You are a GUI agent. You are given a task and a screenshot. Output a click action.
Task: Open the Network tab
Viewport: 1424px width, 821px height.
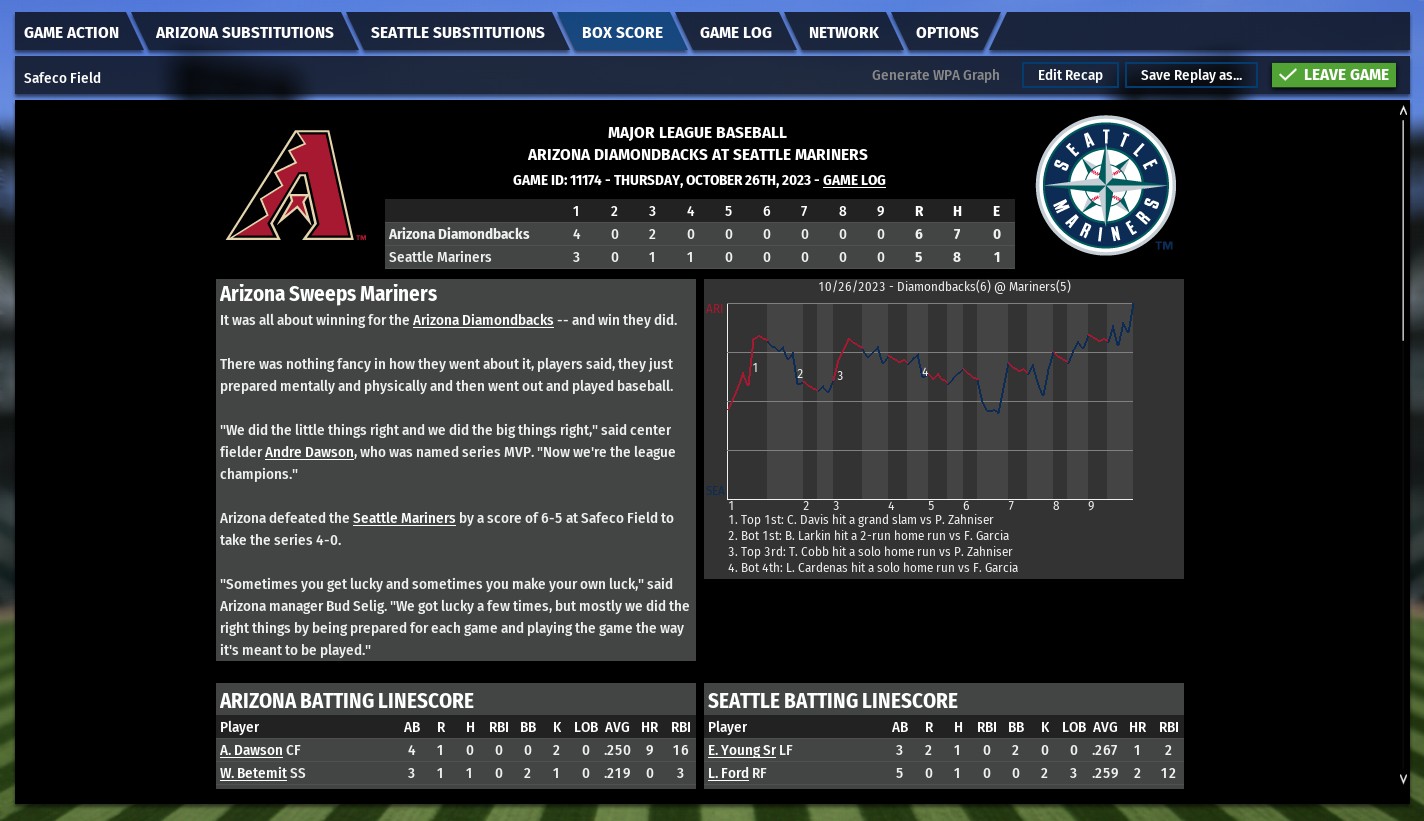[843, 32]
